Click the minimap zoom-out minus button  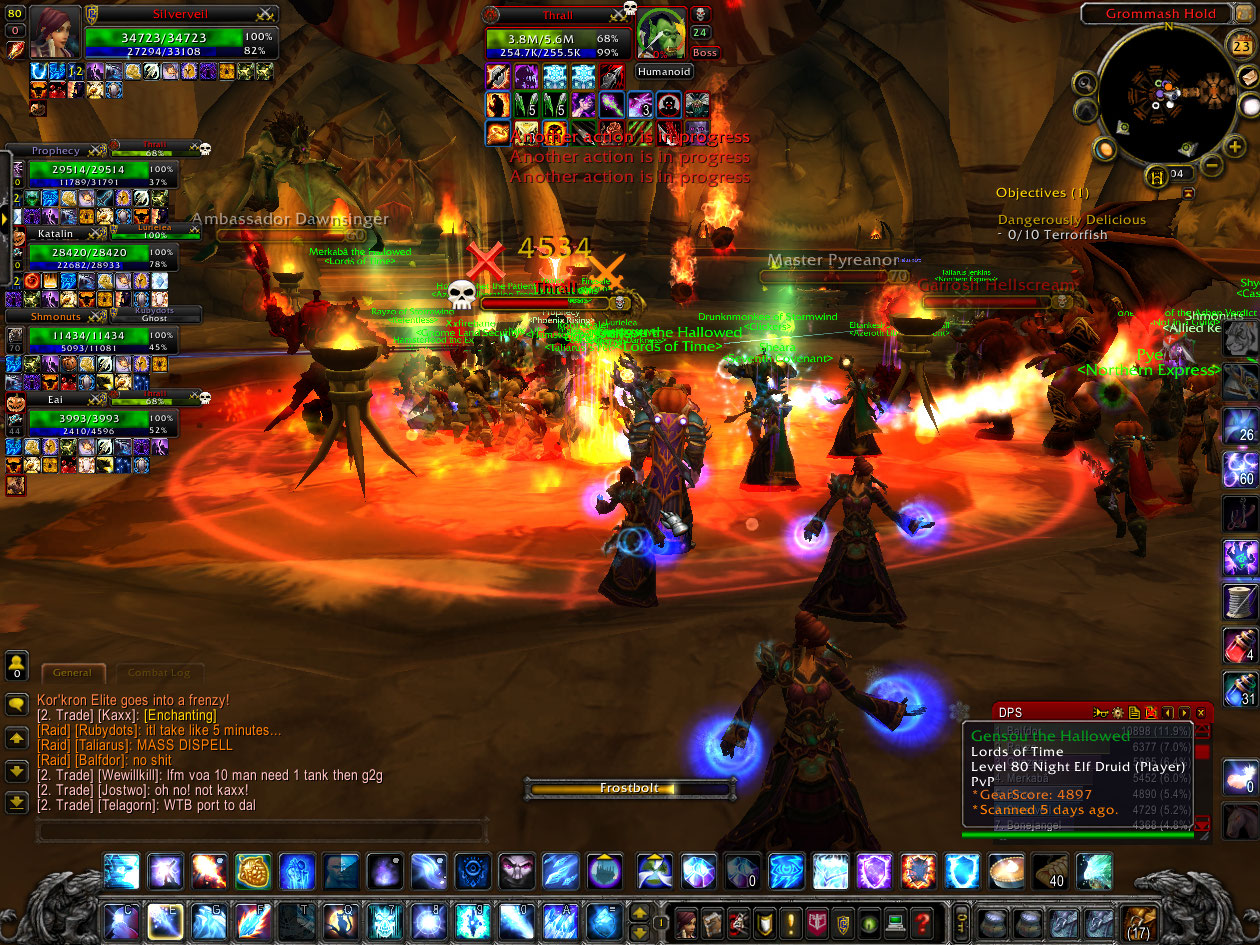pos(1211,165)
